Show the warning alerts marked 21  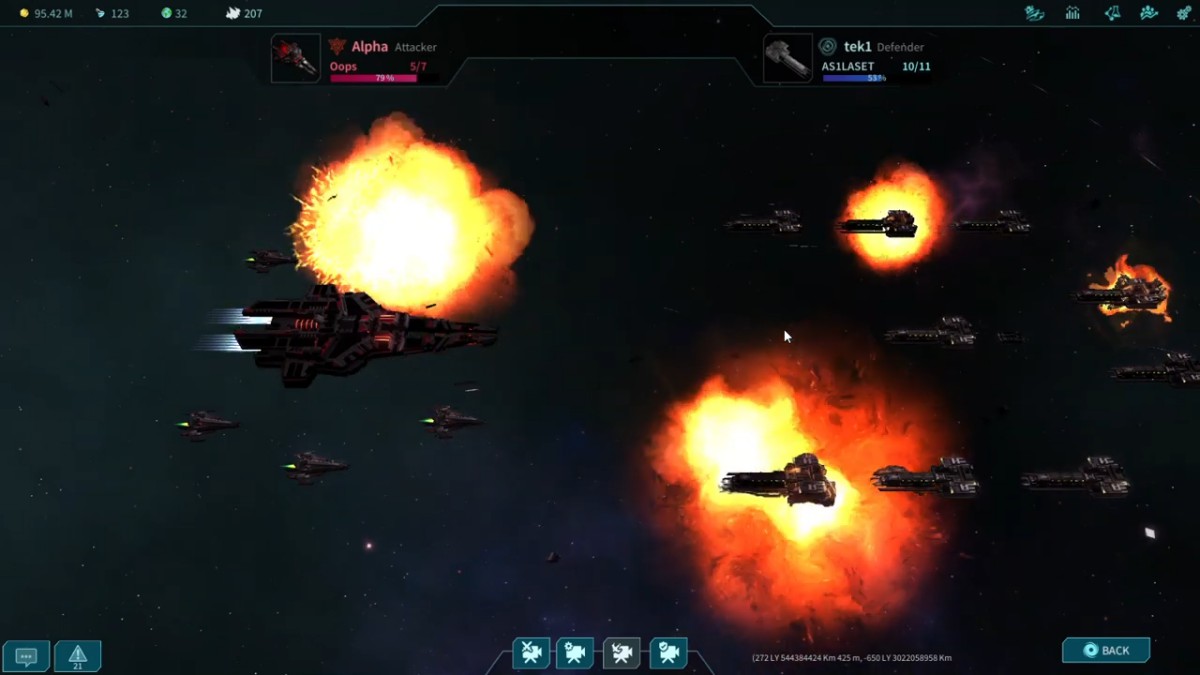(78, 656)
